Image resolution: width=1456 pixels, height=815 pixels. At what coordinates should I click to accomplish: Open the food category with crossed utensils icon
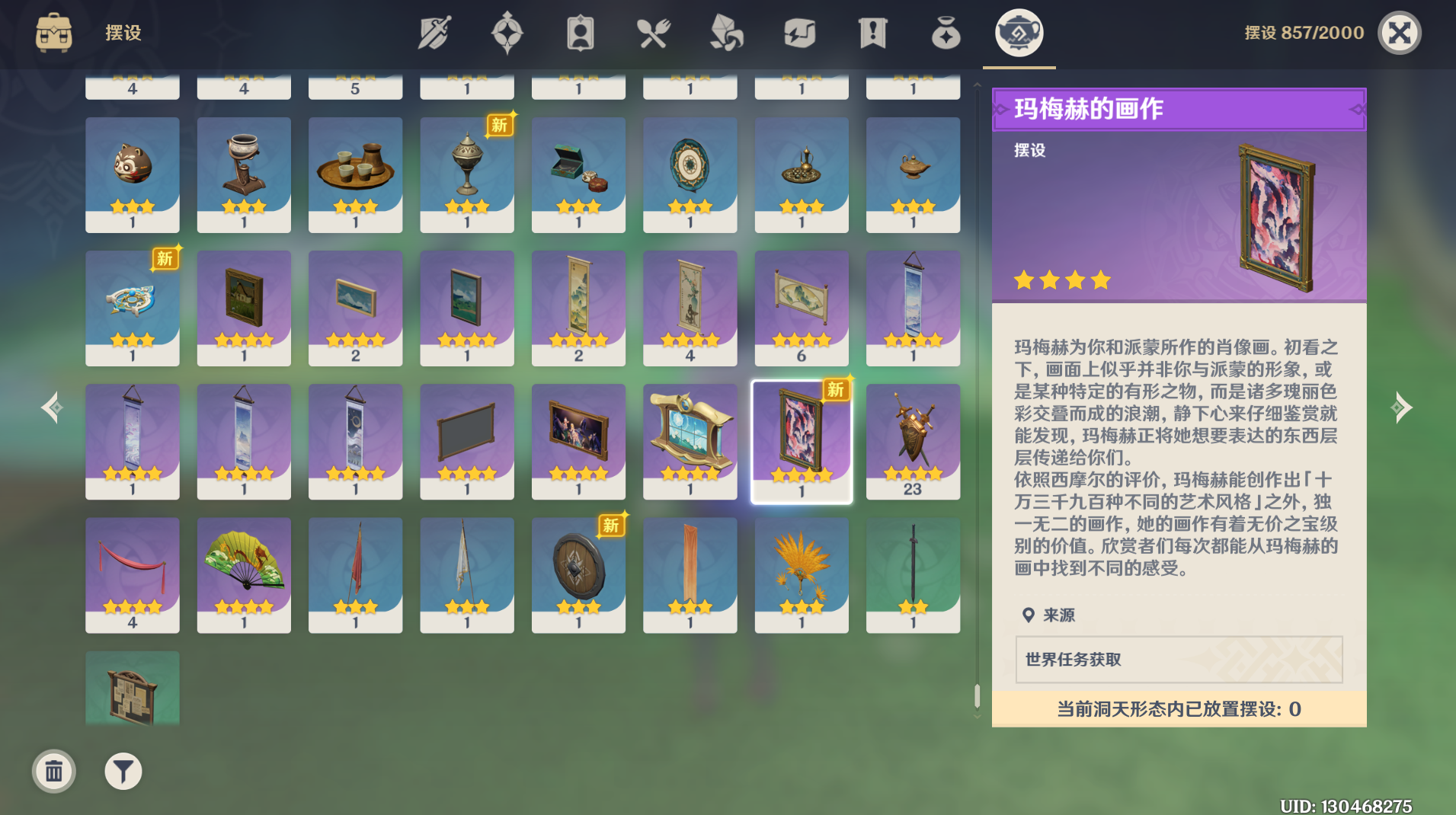tap(654, 32)
